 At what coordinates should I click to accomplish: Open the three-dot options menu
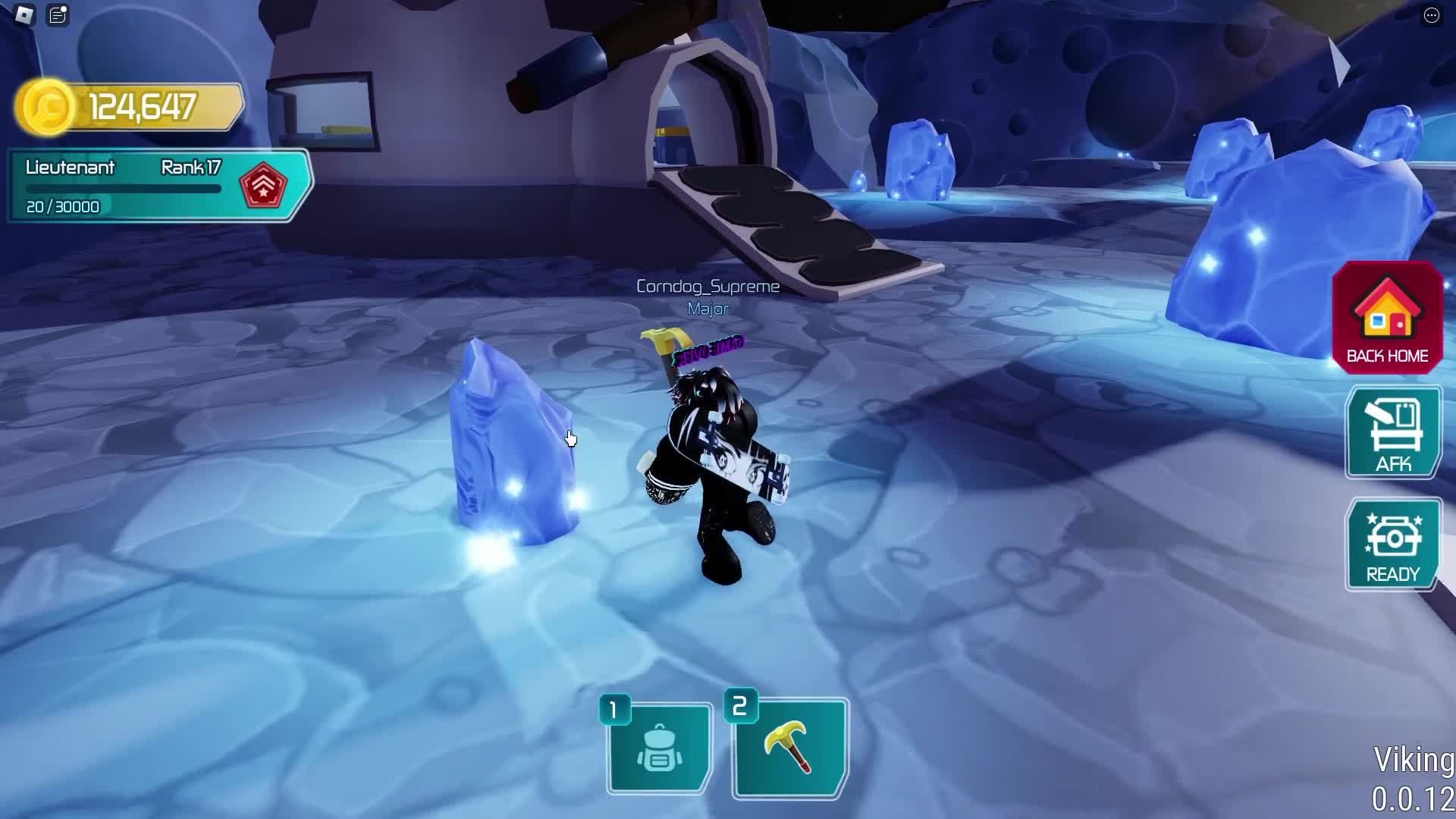(x=1431, y=15)
